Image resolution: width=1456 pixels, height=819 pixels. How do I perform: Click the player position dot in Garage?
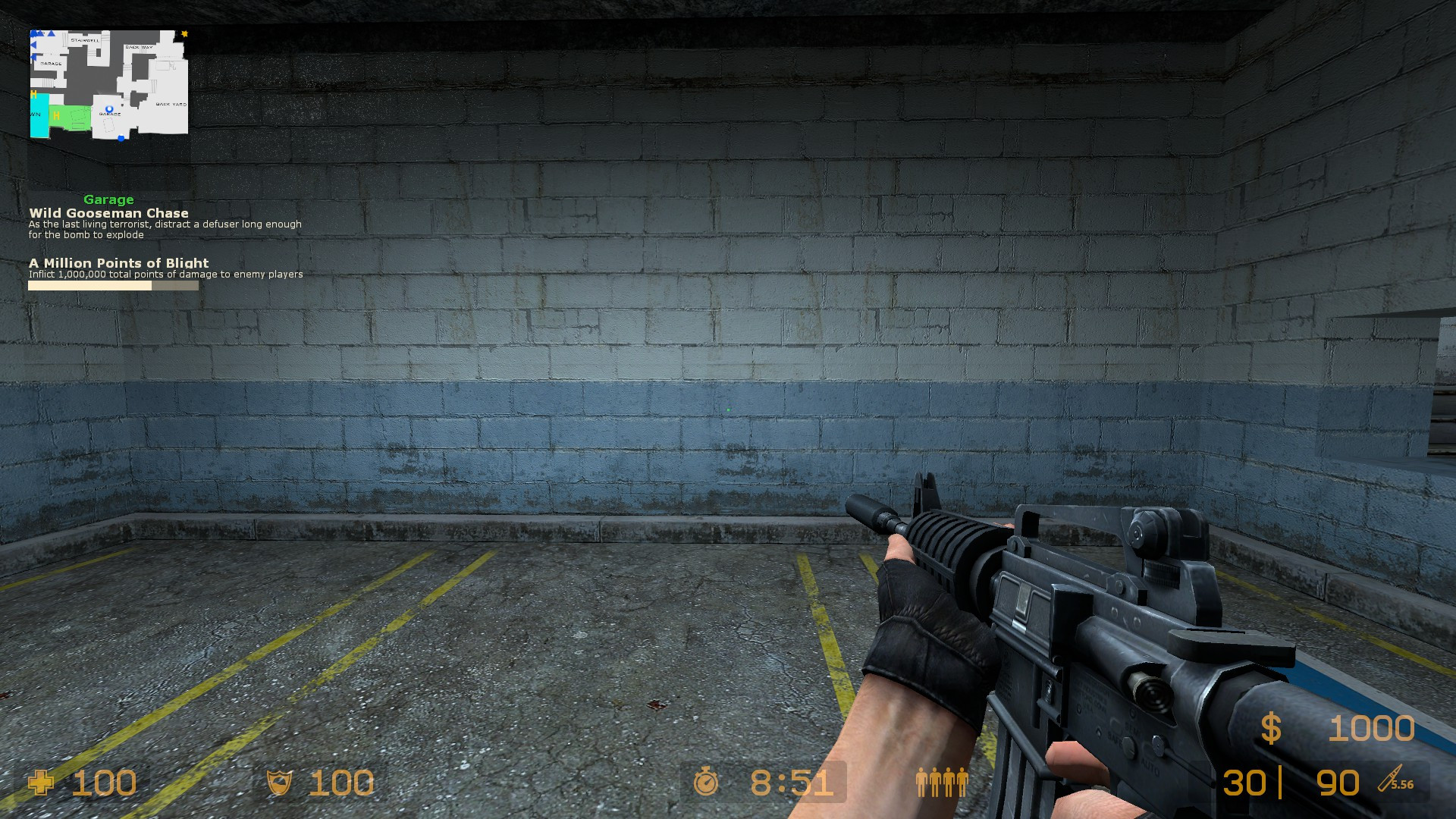point(109,108)
